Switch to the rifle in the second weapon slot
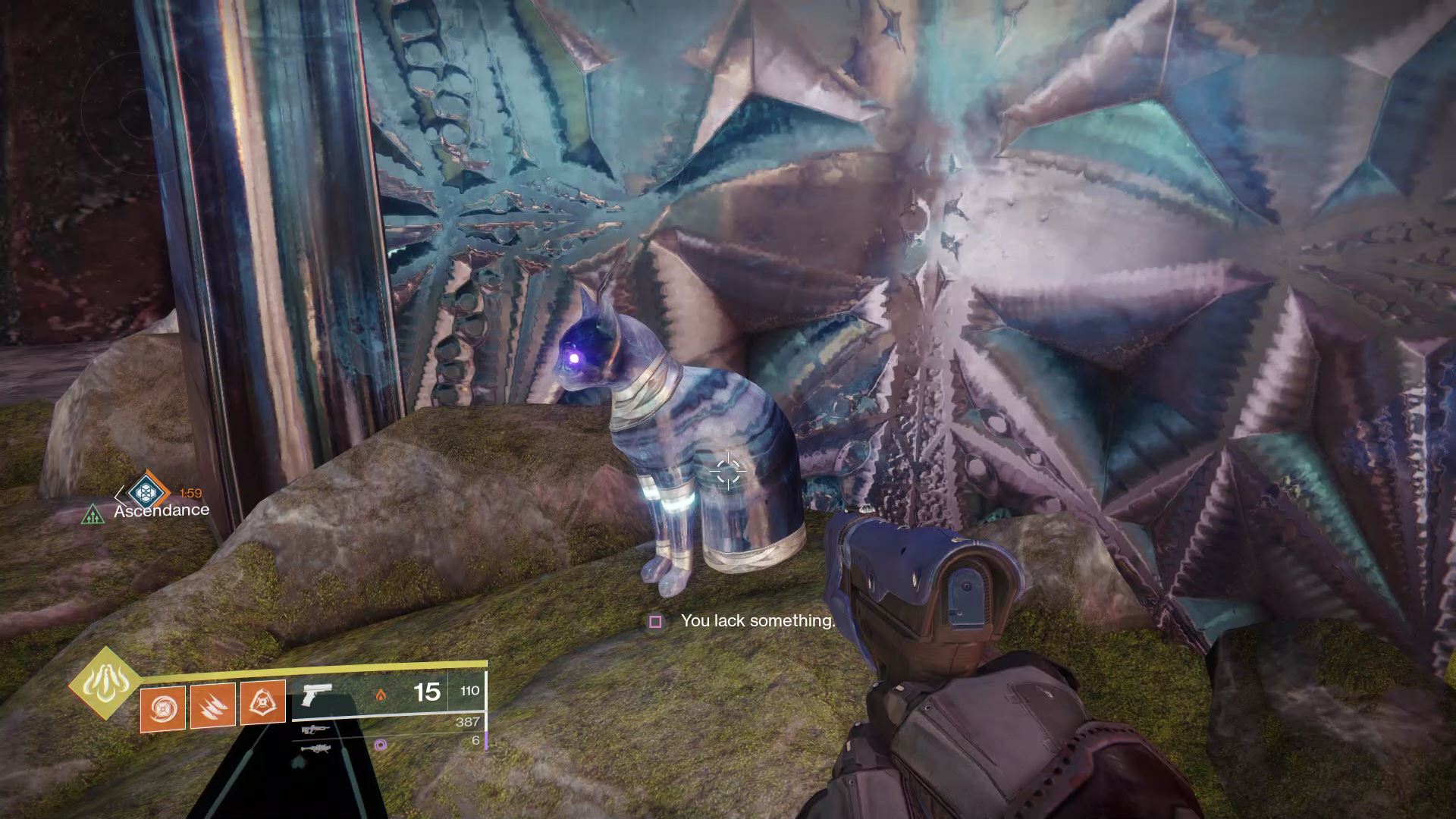This screenshot has height=819, width=1456. (x=314, y=730)
